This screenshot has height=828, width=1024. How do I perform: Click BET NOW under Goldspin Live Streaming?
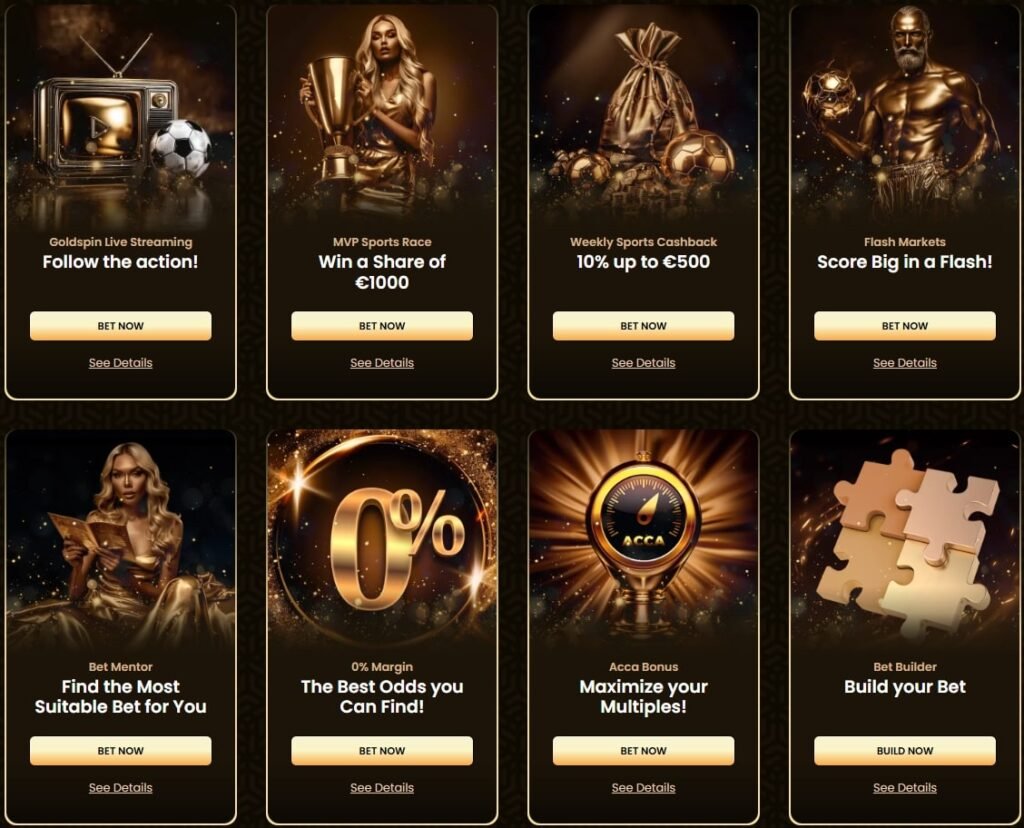pyautogui.click(x=120, y=326)
